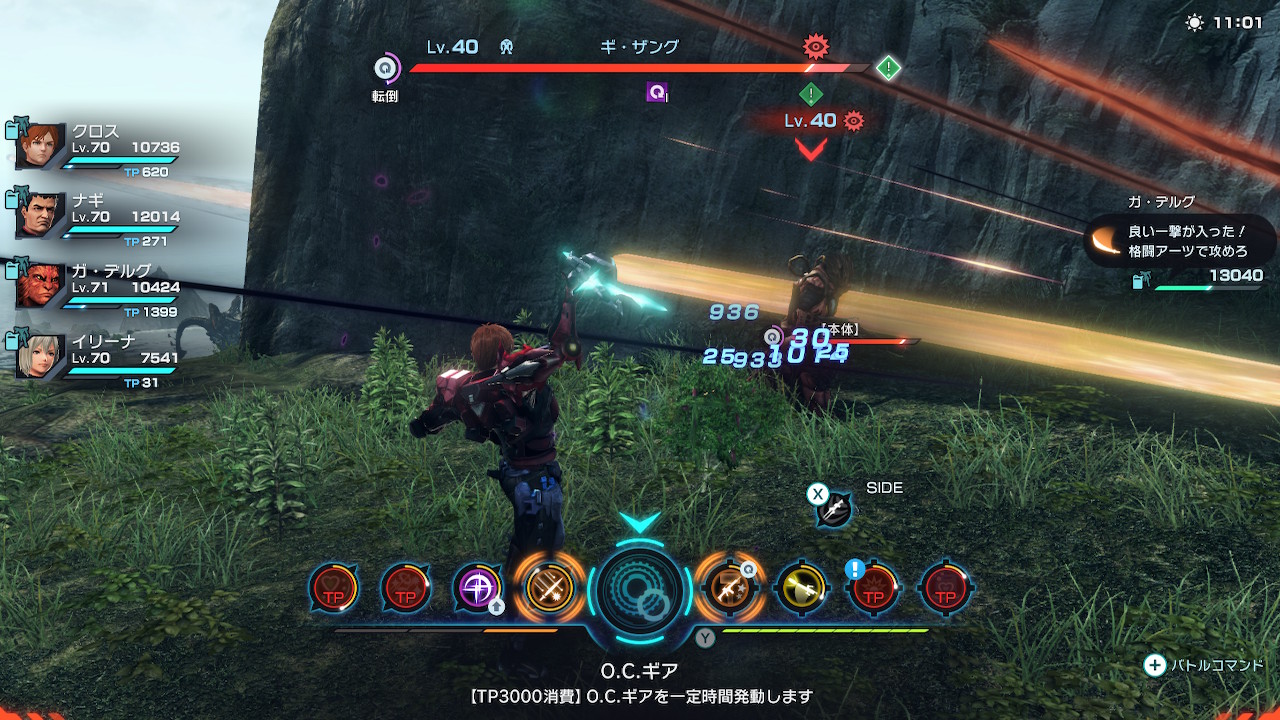Select party leader クロス portrait

tap(41, 147)
